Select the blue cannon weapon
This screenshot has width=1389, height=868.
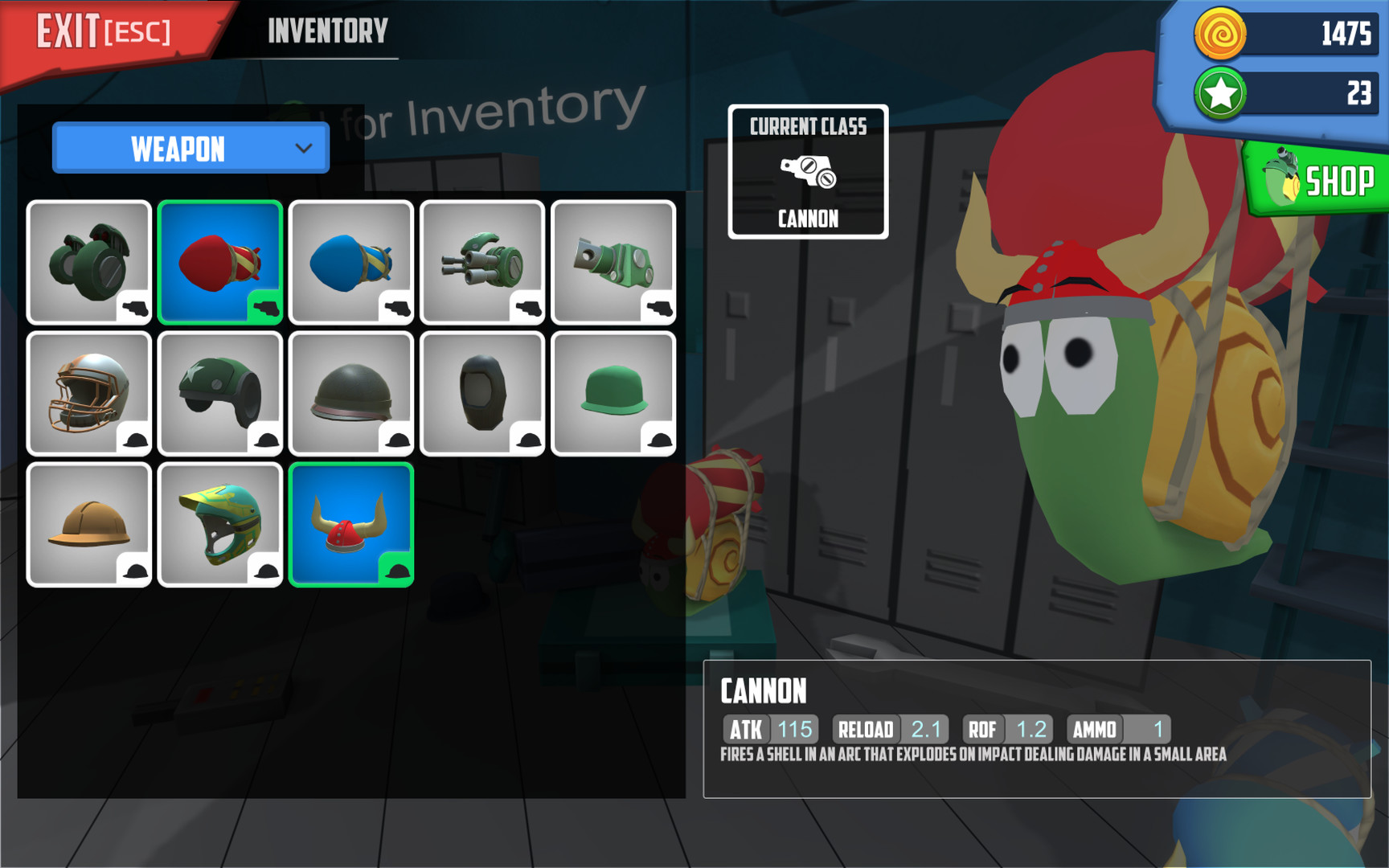[x=351, y=261]
